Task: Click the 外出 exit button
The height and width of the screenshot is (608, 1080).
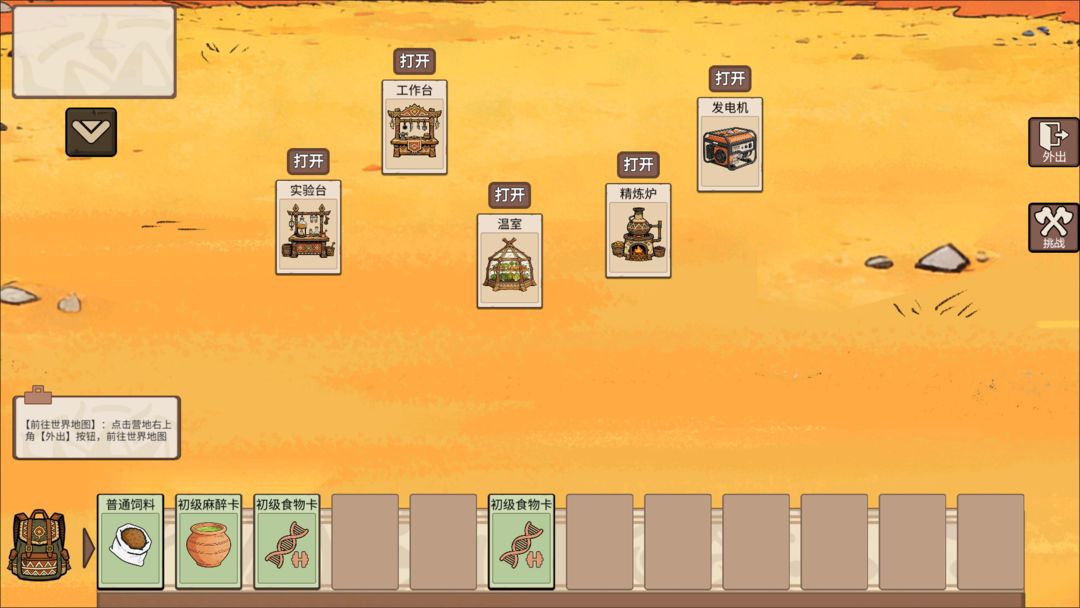Action: pyautogui.click(x=1053, y=141)
